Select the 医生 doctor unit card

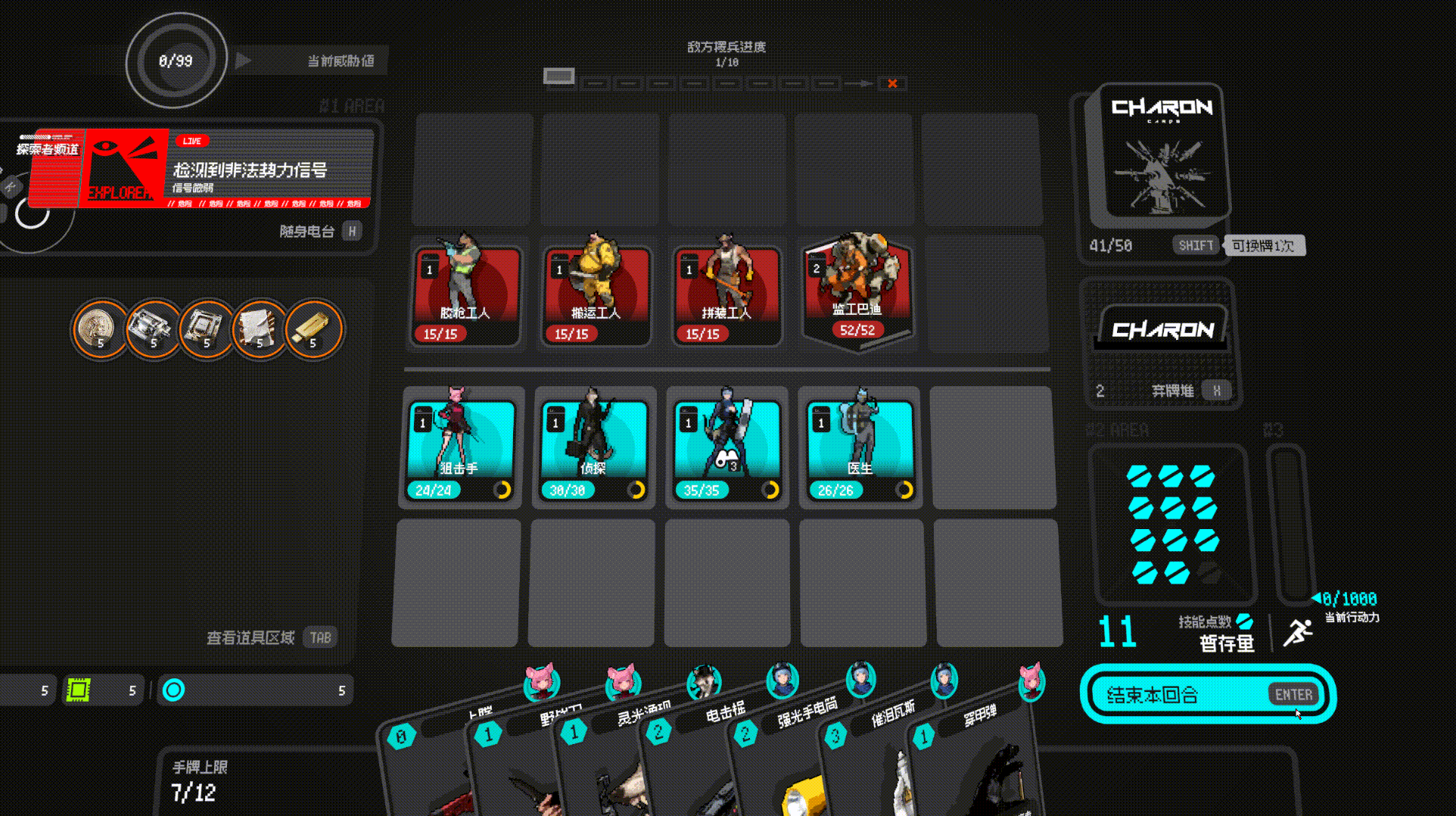pos(860,447)
